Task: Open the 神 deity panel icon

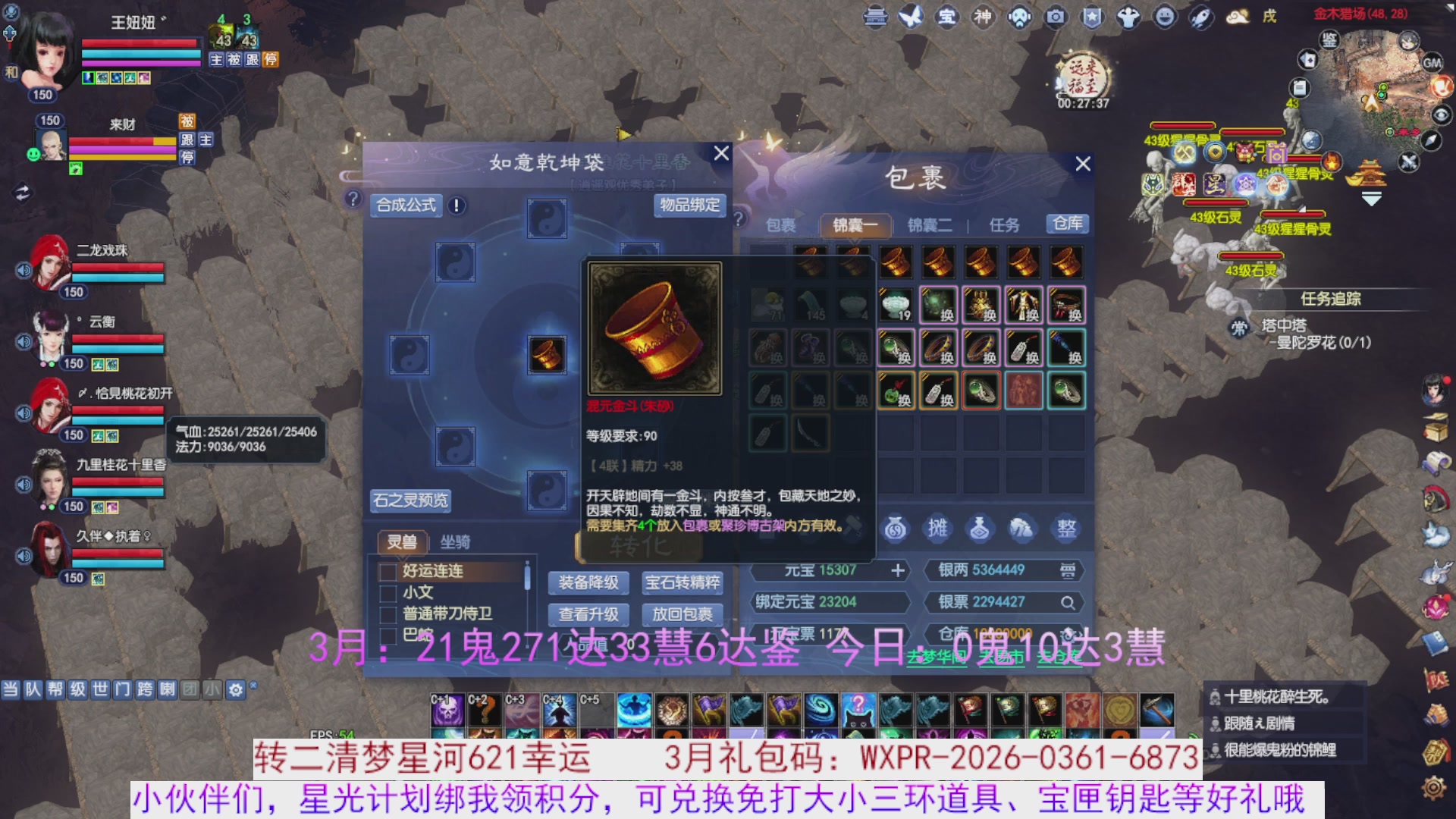Action: [x=983, y=17]
